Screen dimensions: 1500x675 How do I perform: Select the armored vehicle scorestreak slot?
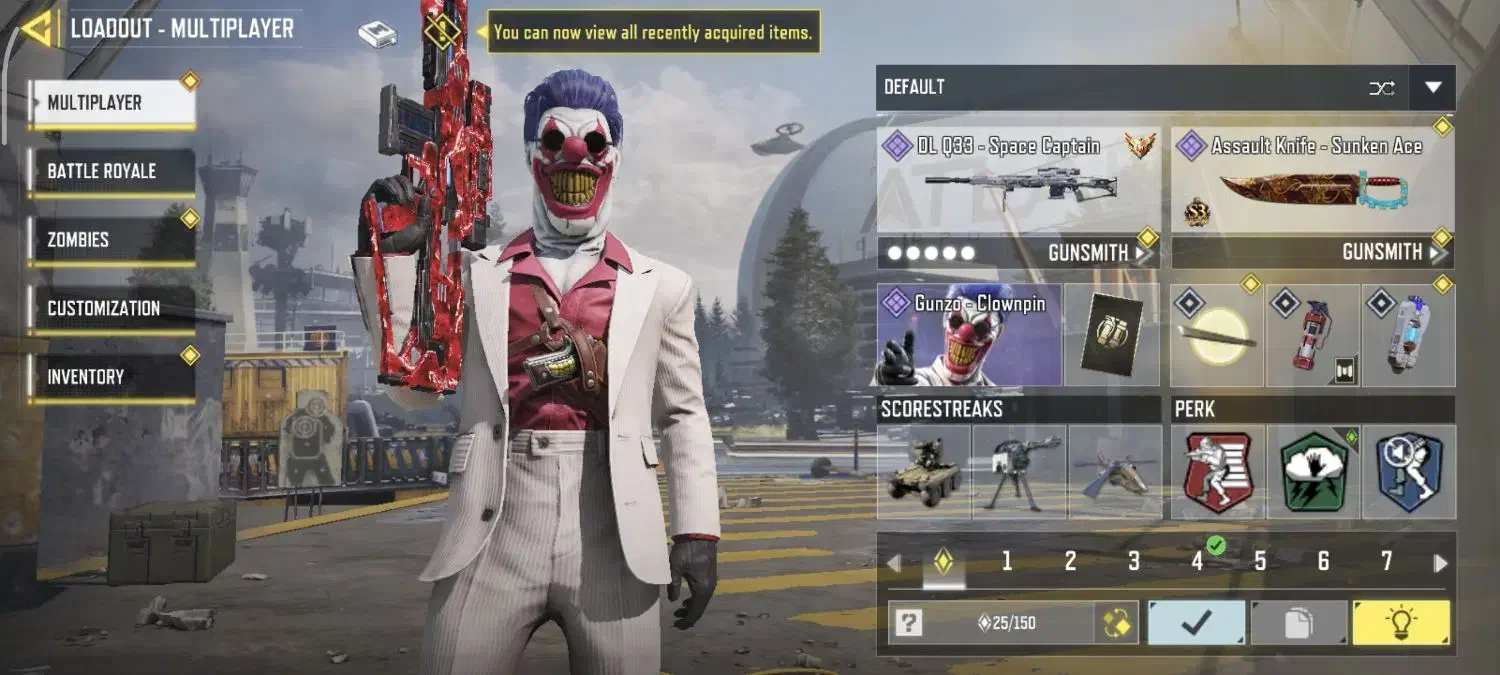923,472
